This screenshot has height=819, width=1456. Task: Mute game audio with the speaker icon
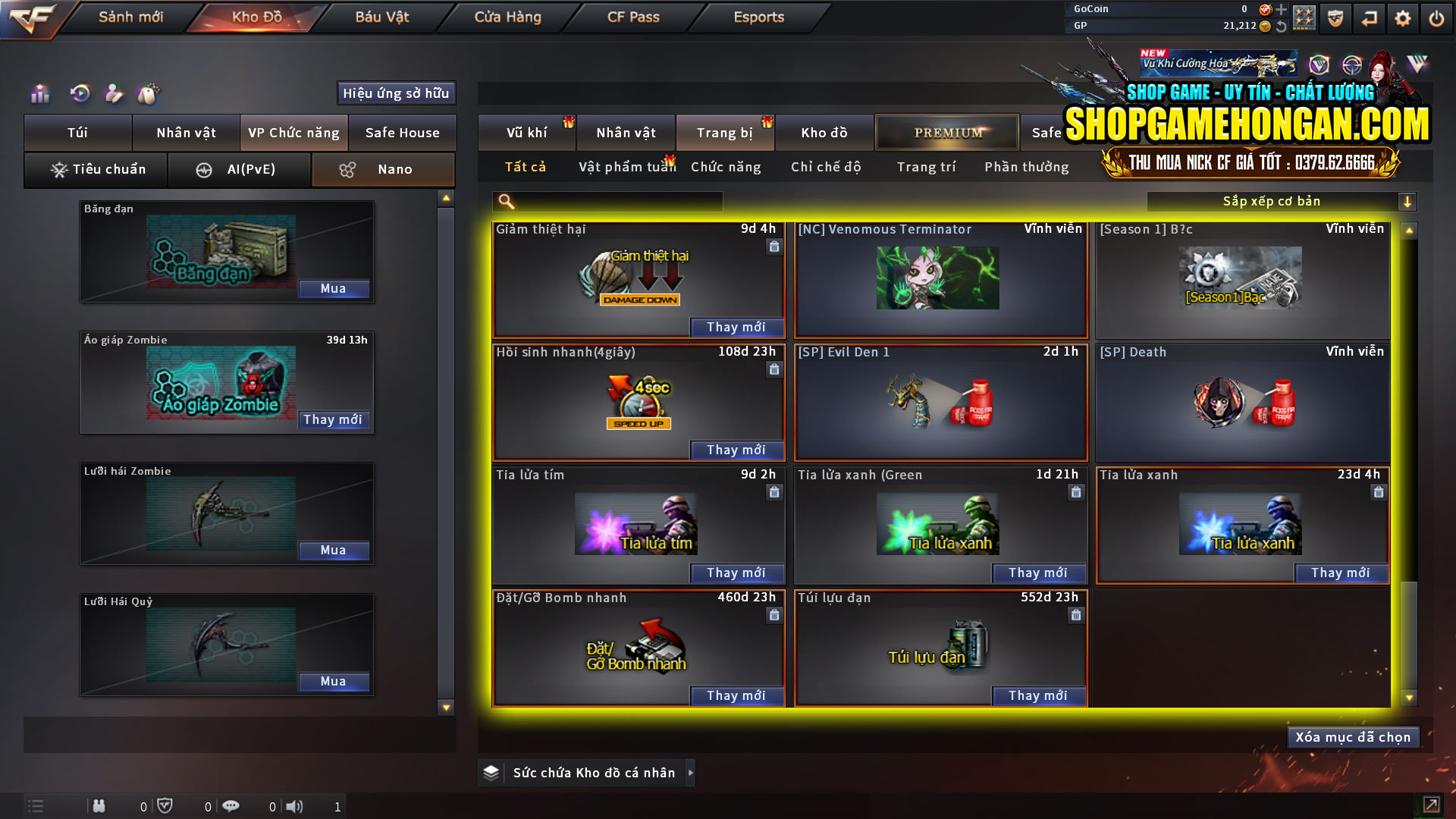point(295,806)
